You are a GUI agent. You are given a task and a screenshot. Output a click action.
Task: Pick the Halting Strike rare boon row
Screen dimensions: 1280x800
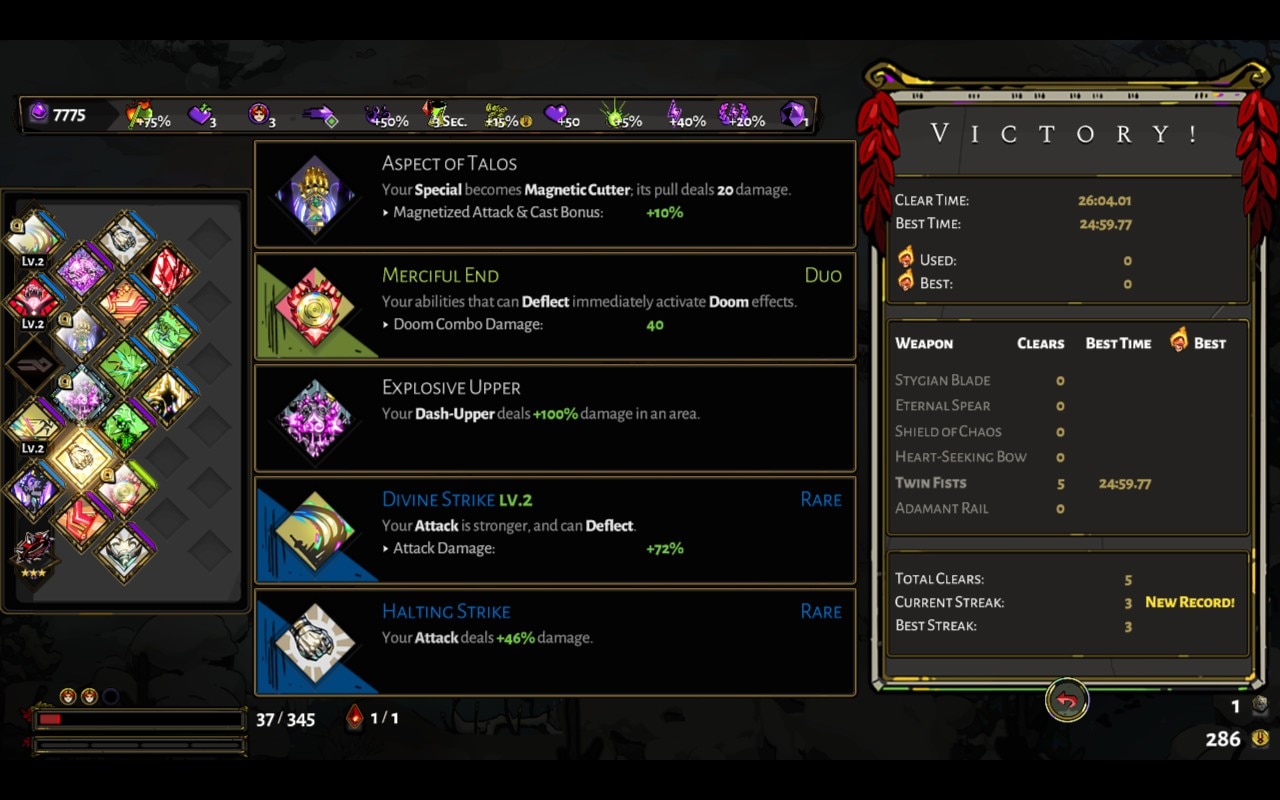(x=555, y=642)
